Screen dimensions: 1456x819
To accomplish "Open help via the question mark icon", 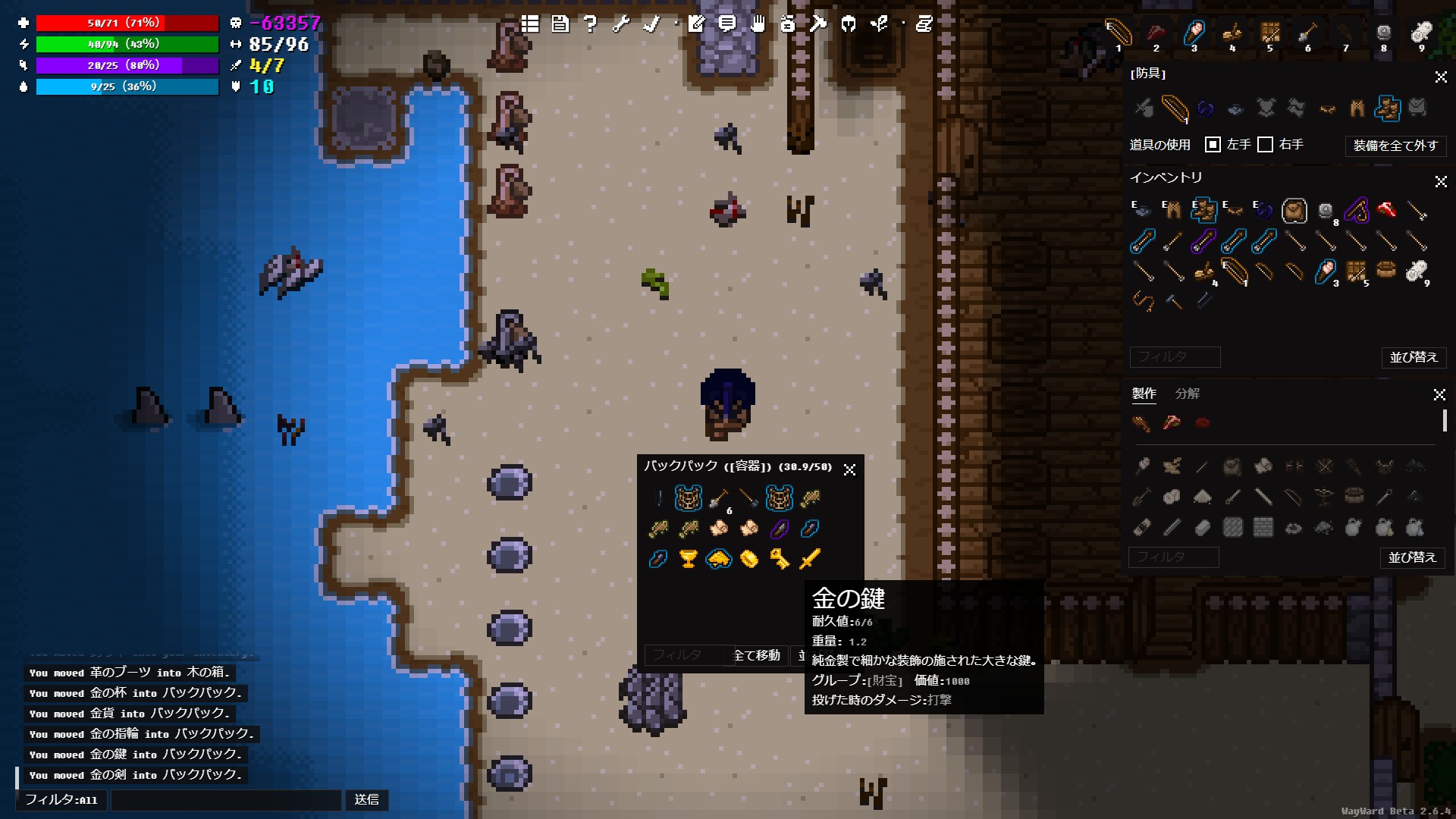I will pos(589,24).
